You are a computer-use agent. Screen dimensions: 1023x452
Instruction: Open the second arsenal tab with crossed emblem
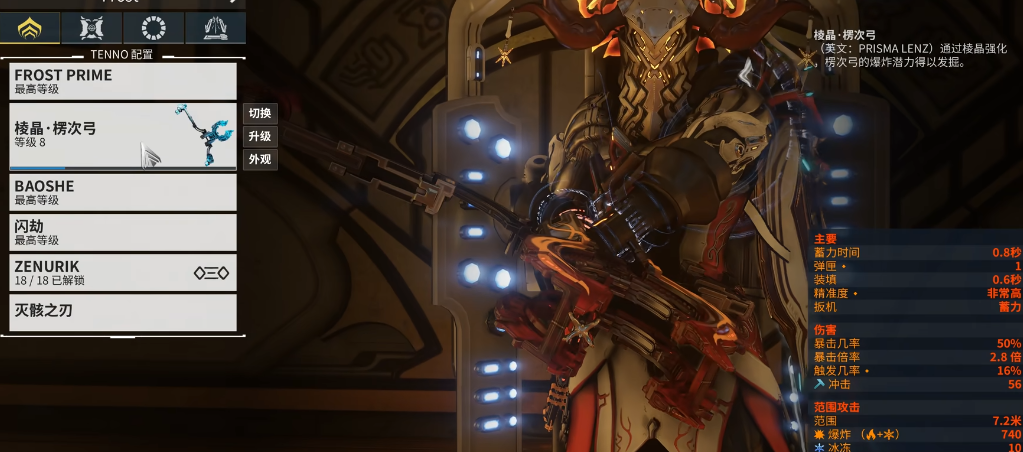[x=92, y=28]
